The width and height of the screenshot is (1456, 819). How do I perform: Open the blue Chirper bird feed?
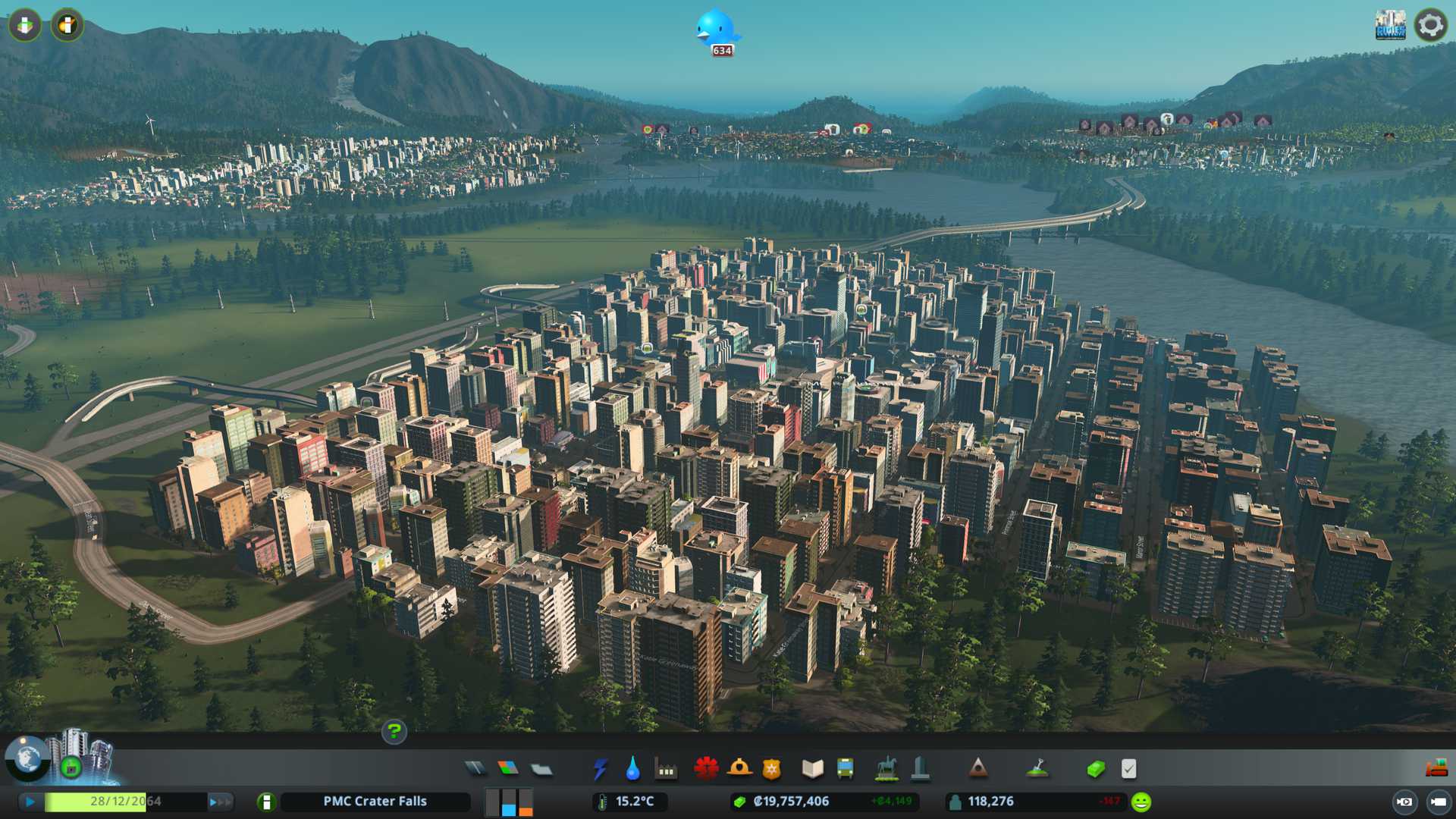tap(716, 30)
